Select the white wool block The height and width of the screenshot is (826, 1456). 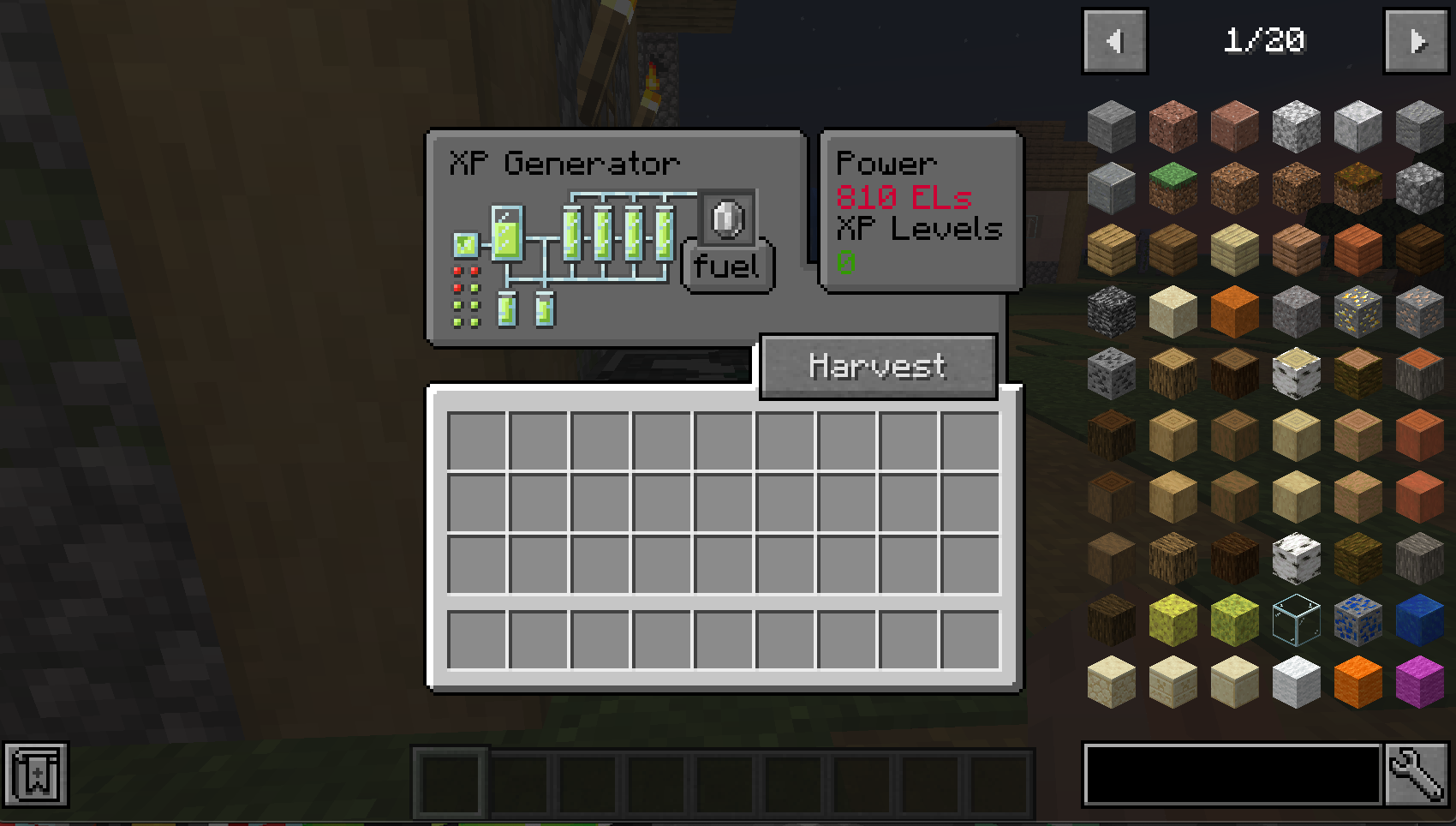[1296, 681]
